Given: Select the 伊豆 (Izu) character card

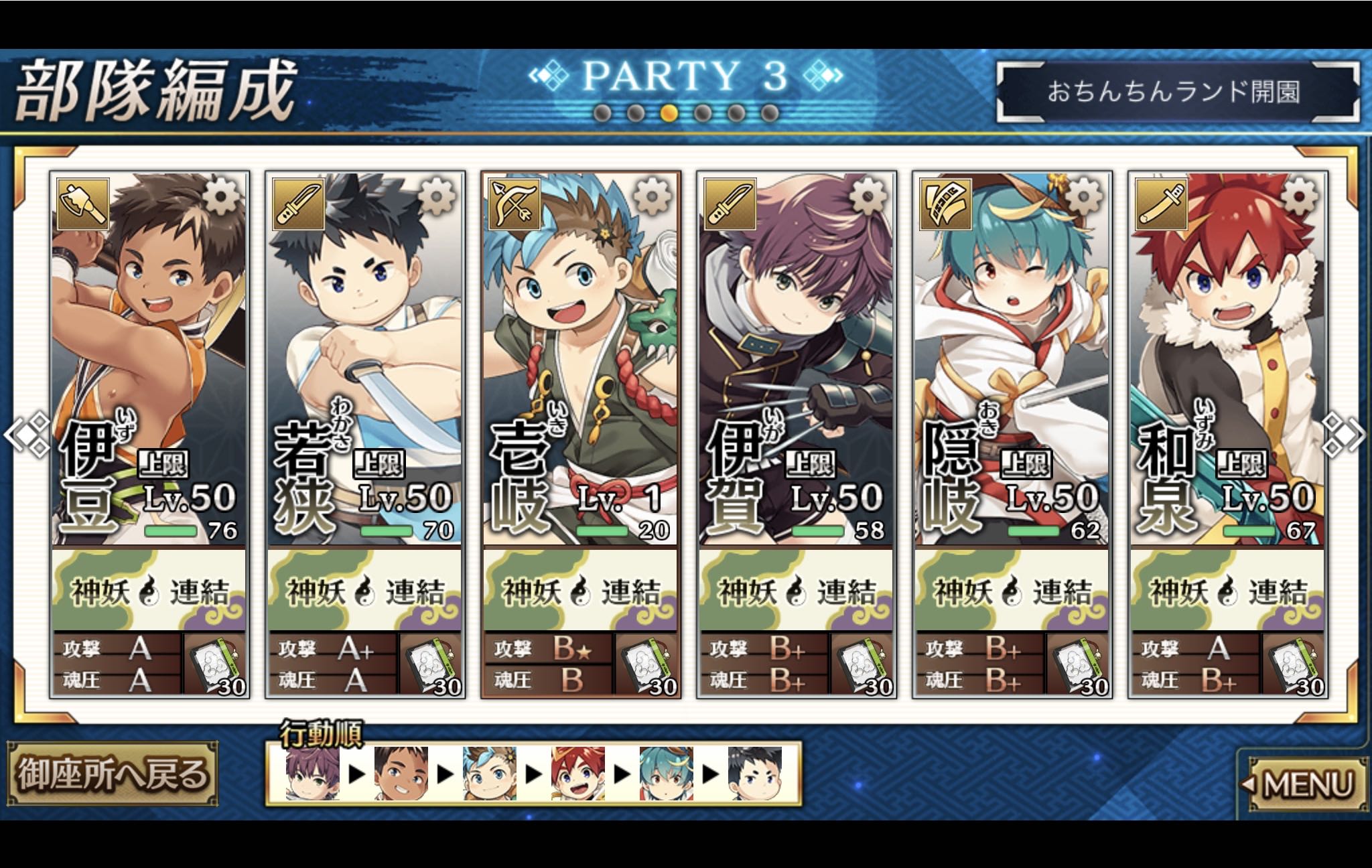Looking at the screenshot, I should pyautogui.click(x=149, y=362).
